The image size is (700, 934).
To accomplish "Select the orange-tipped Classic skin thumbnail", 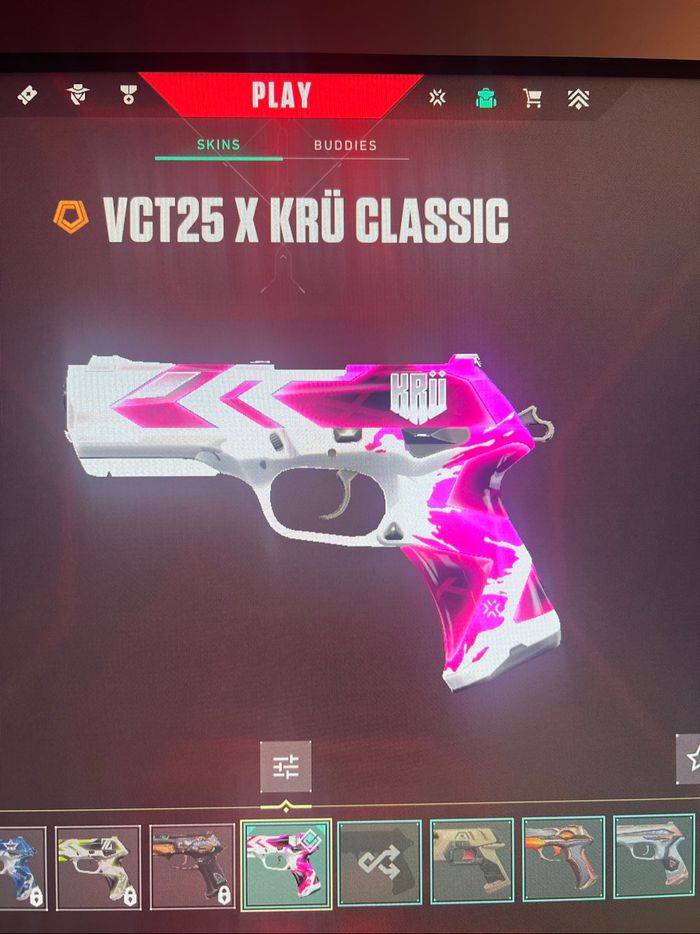I will (565, 860).
